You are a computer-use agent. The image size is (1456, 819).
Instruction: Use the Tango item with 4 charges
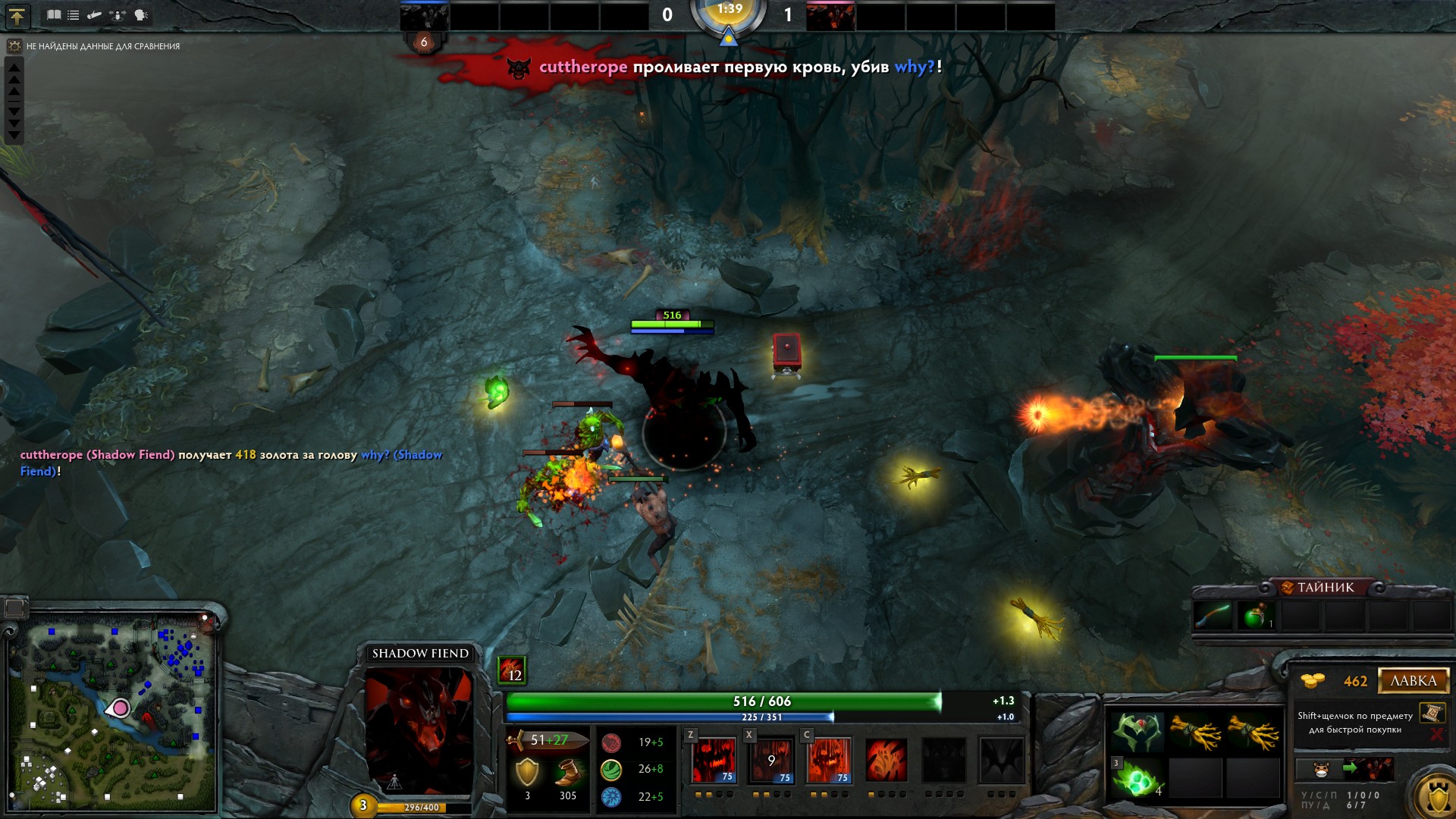pos(1137,779)
